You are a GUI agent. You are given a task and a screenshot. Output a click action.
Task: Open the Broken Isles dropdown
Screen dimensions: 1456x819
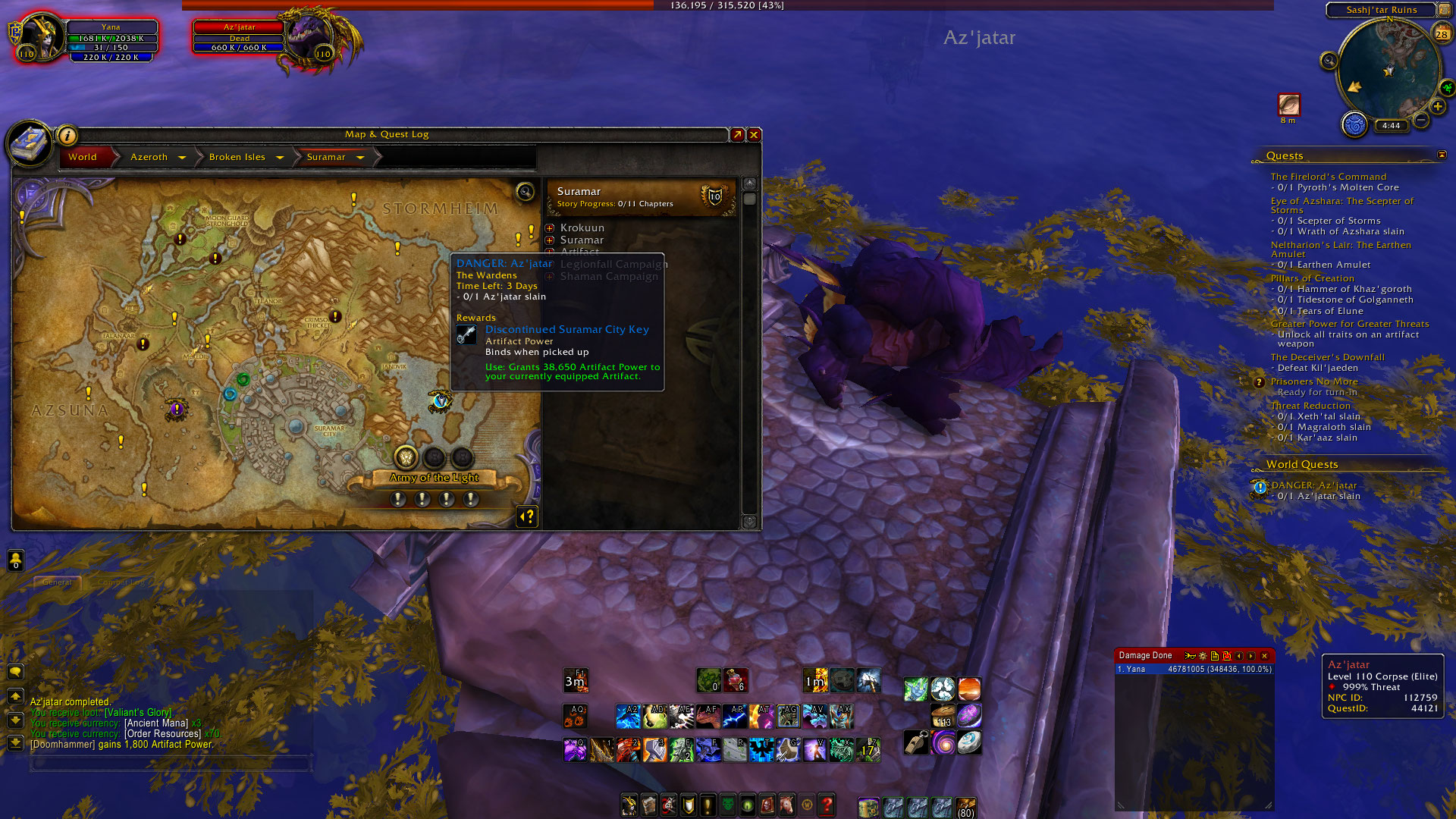(280, 158)
